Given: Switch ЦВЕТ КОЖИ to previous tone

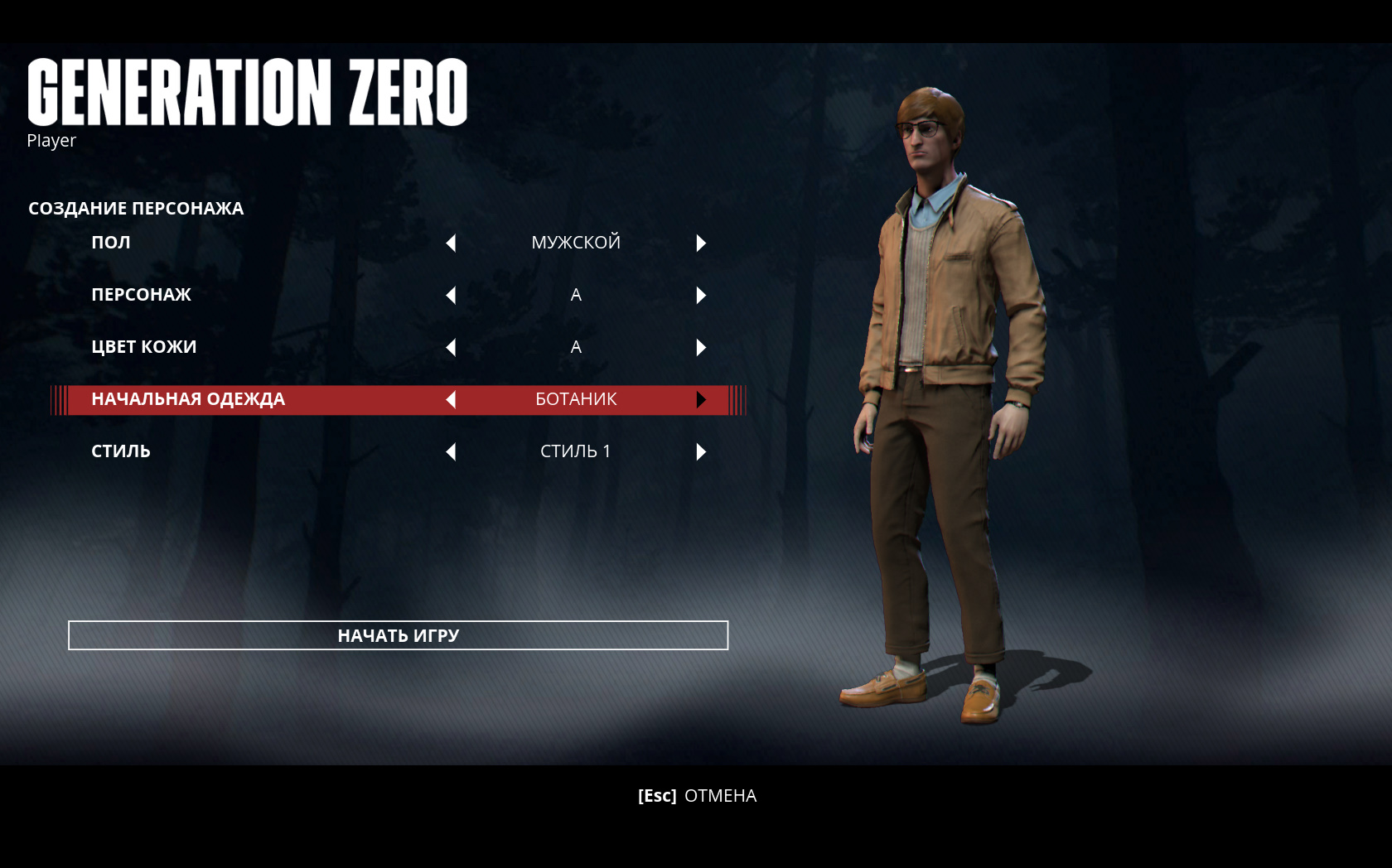Looking at the screenshot, I should 451,347.
